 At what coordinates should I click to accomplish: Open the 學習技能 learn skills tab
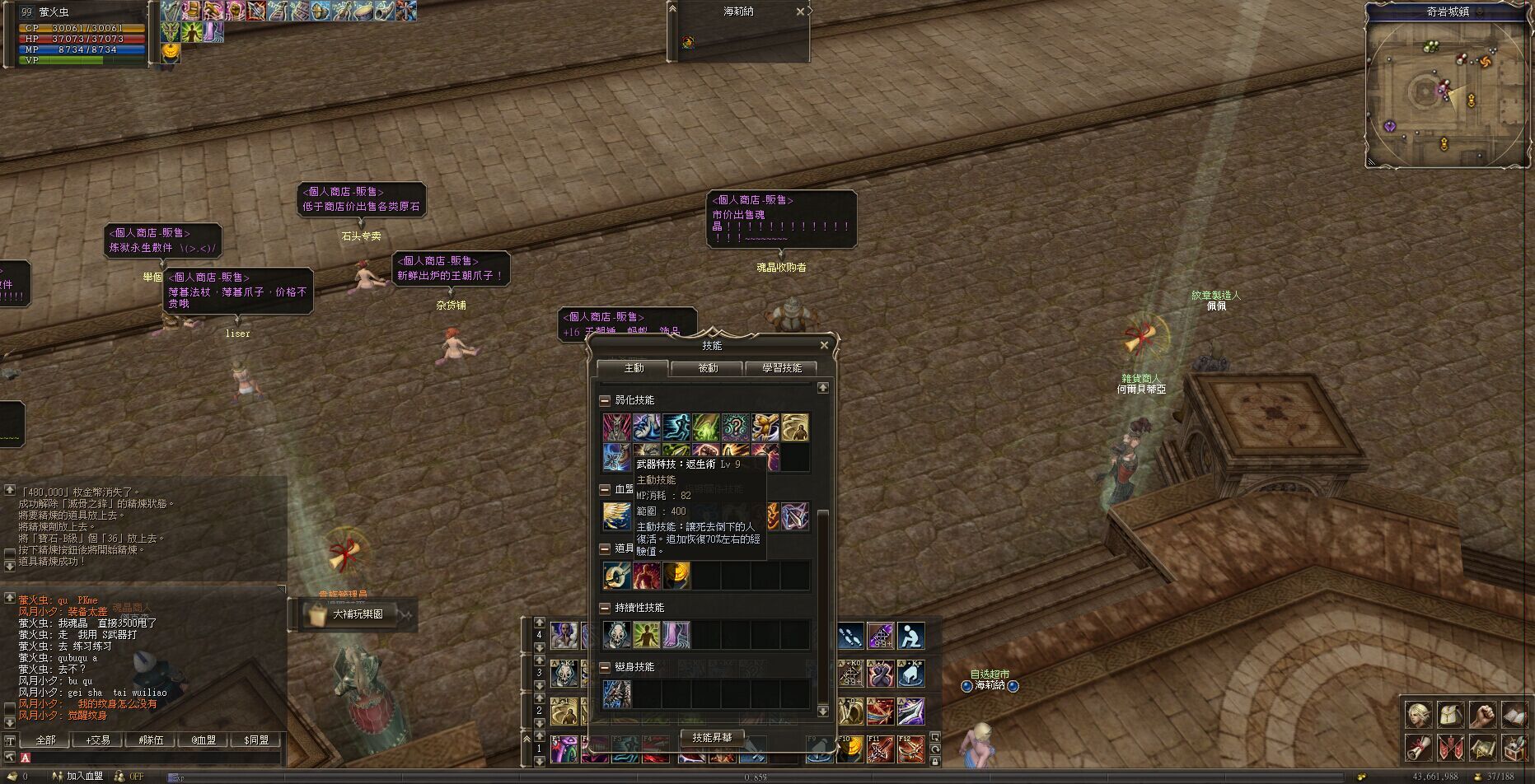tap(781, 368)
